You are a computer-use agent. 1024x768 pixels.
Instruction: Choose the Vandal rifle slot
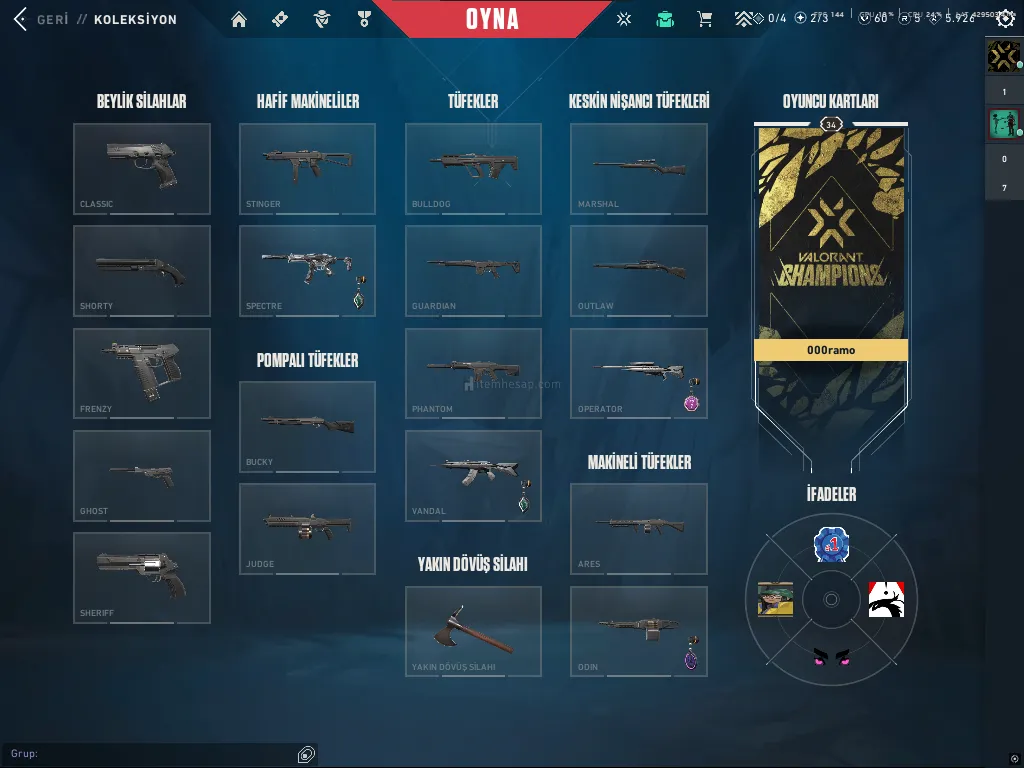tap(473, 475)
